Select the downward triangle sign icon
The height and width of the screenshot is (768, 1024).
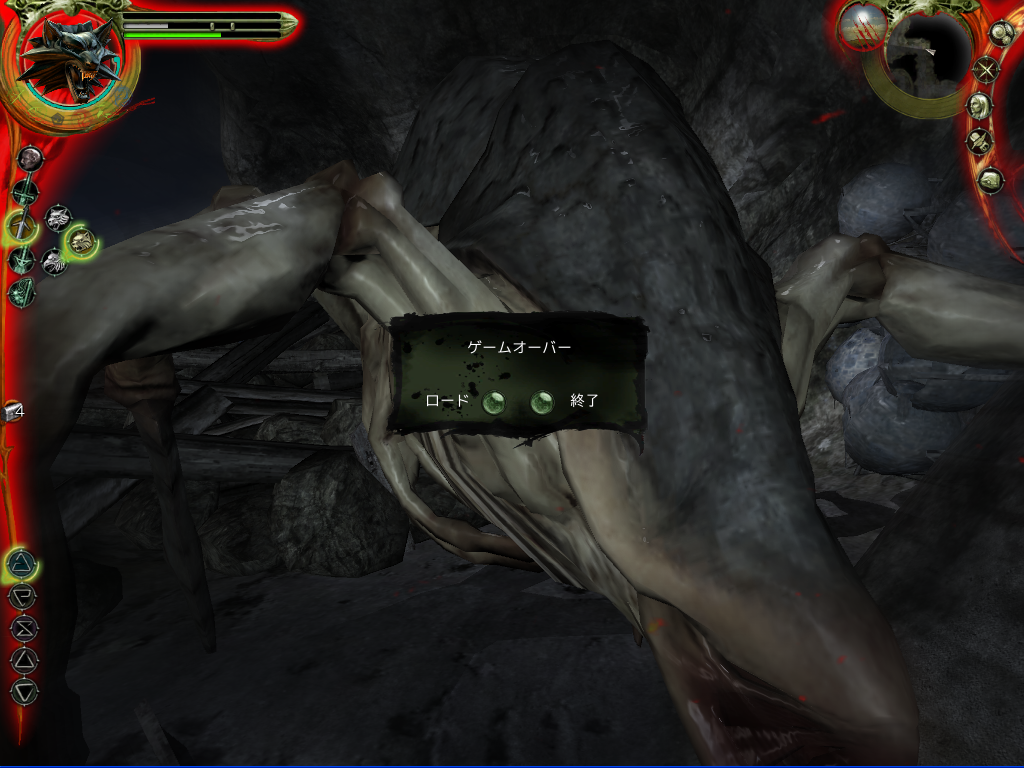coord(24,690)
